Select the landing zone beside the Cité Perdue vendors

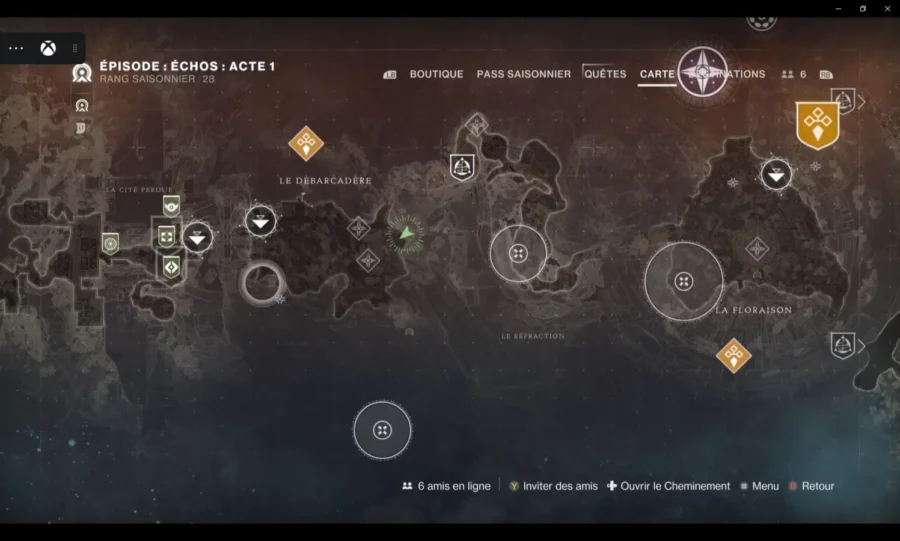(198, 237)
